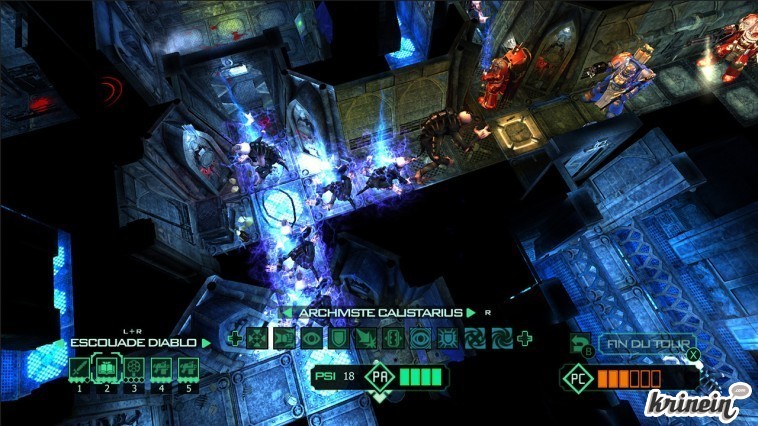
Task: Activate the four-arrows move action icon
Action: [x=256, y=339]
